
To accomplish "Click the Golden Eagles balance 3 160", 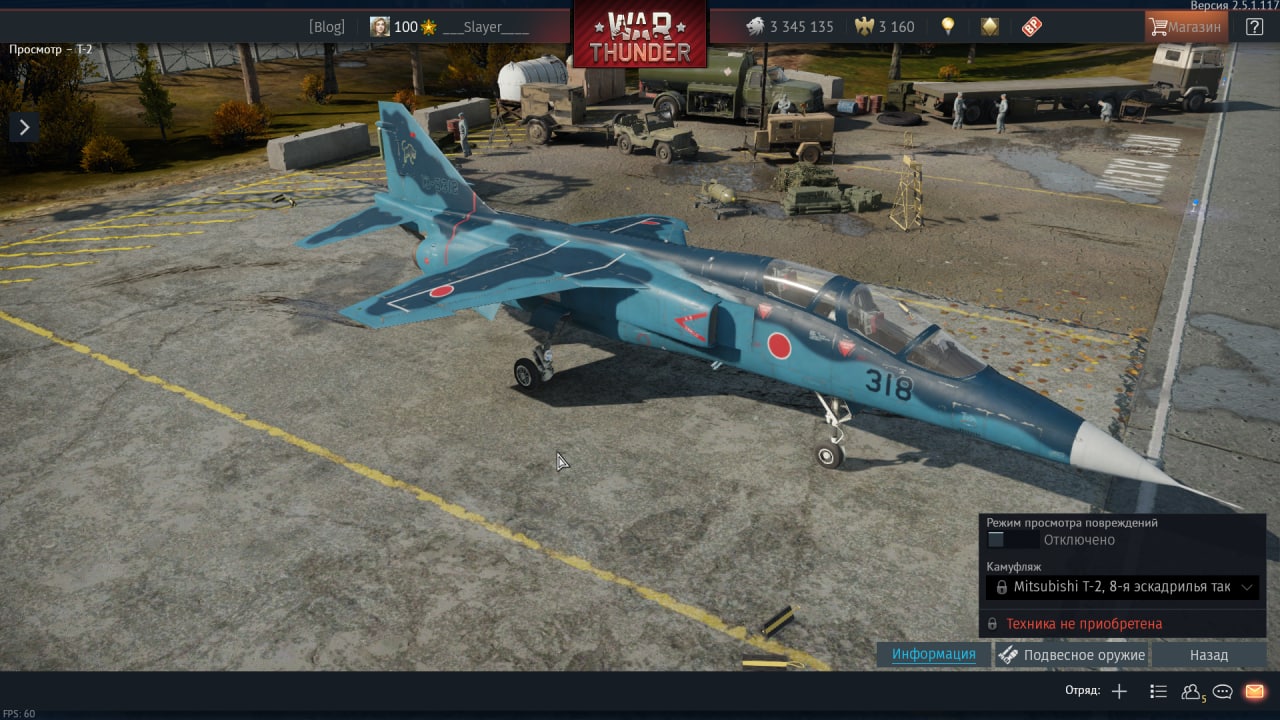I will pos(885,27).
